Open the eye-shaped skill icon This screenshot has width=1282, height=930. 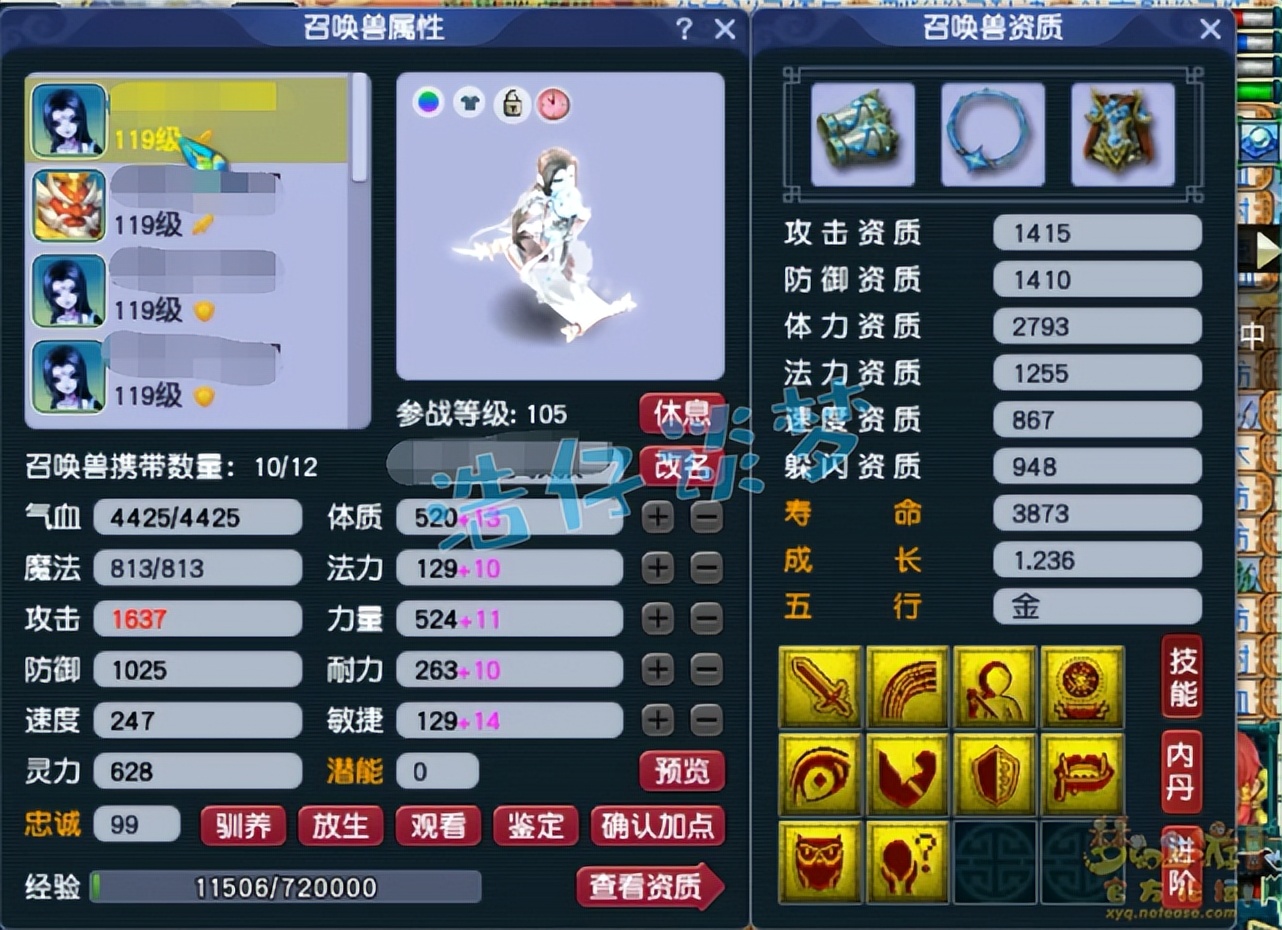point(820,774)
